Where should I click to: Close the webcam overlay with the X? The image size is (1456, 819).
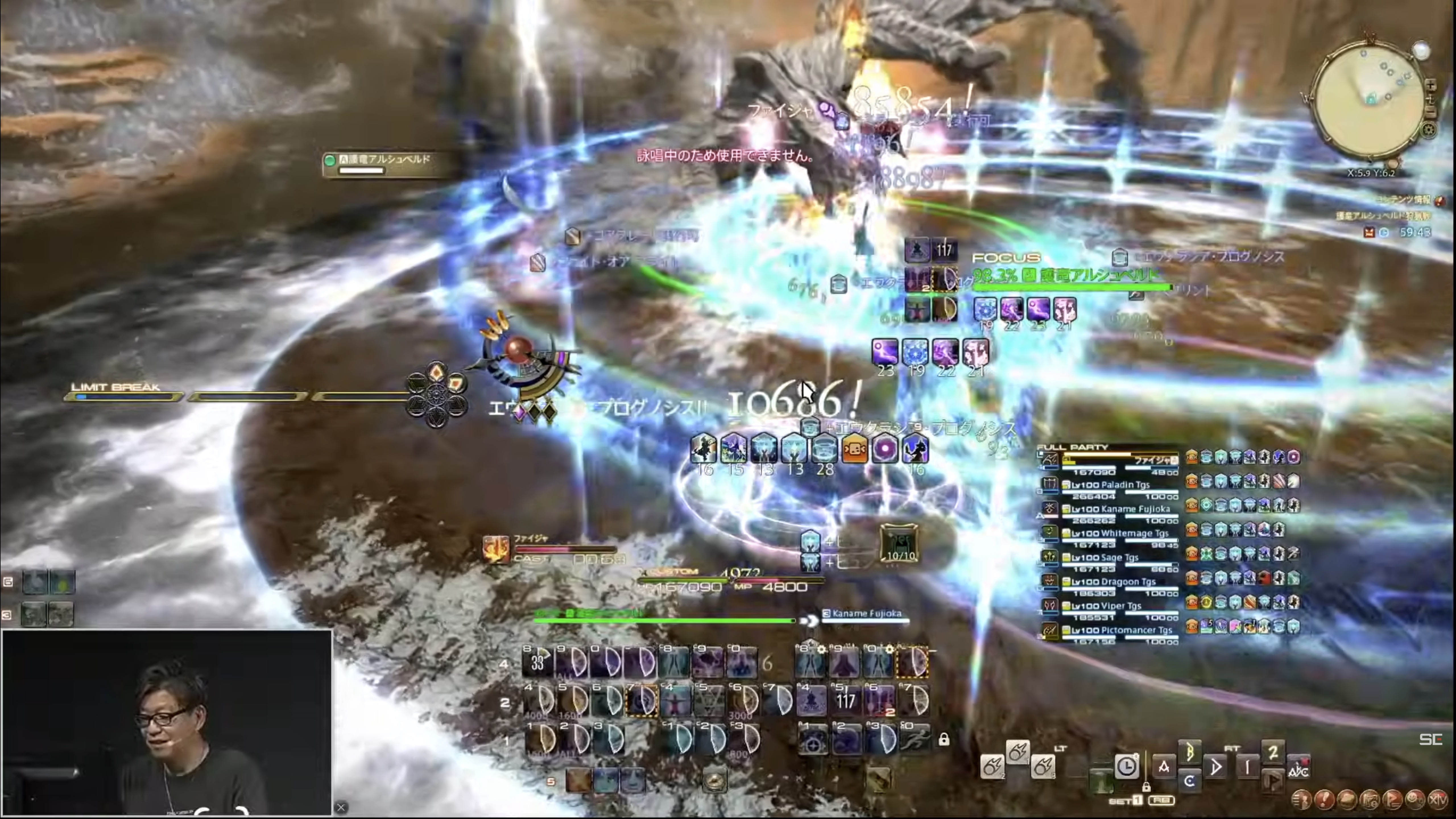[341, 807]
